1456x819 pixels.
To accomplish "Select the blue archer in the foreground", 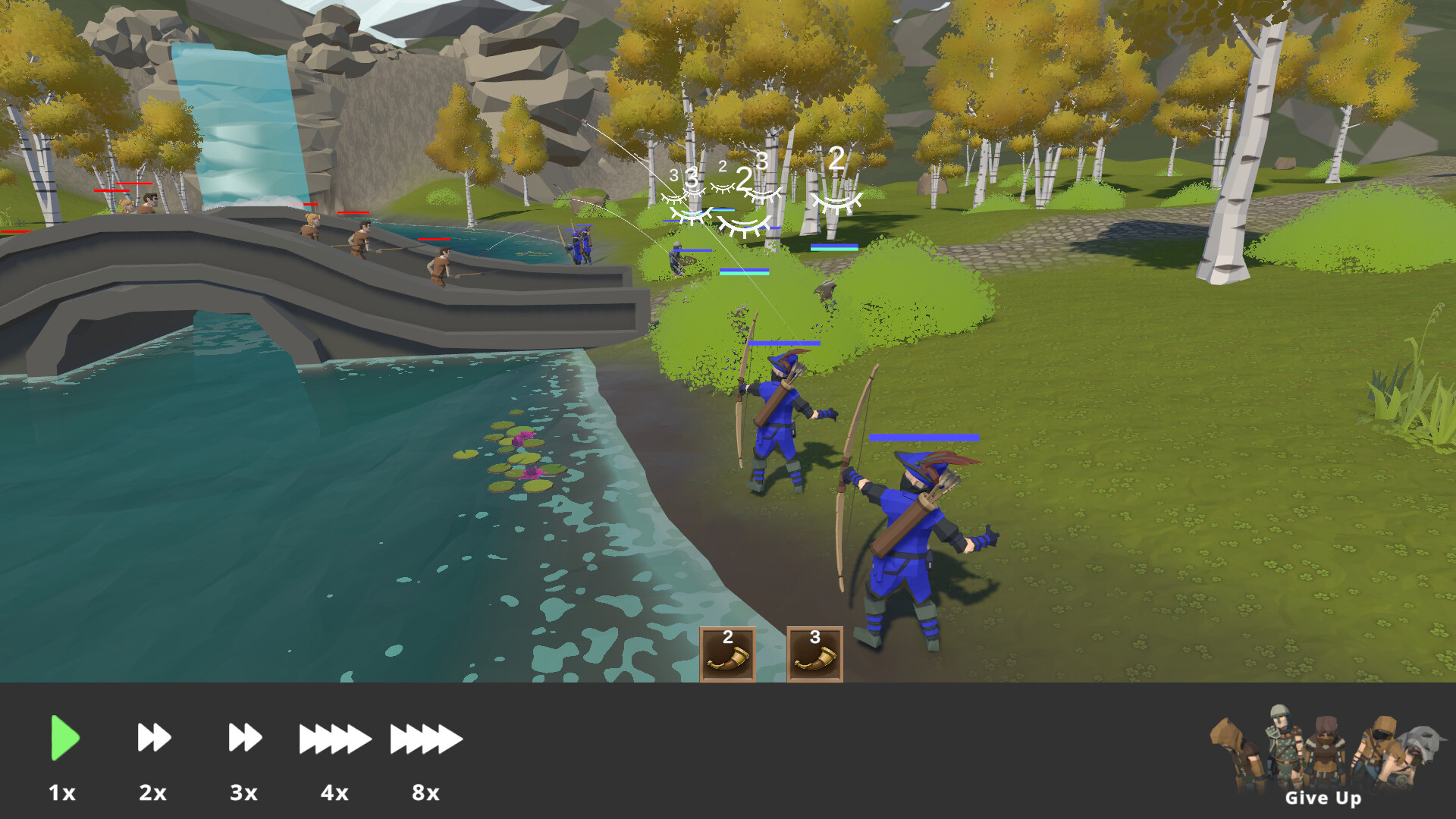I will coord(910,531).
